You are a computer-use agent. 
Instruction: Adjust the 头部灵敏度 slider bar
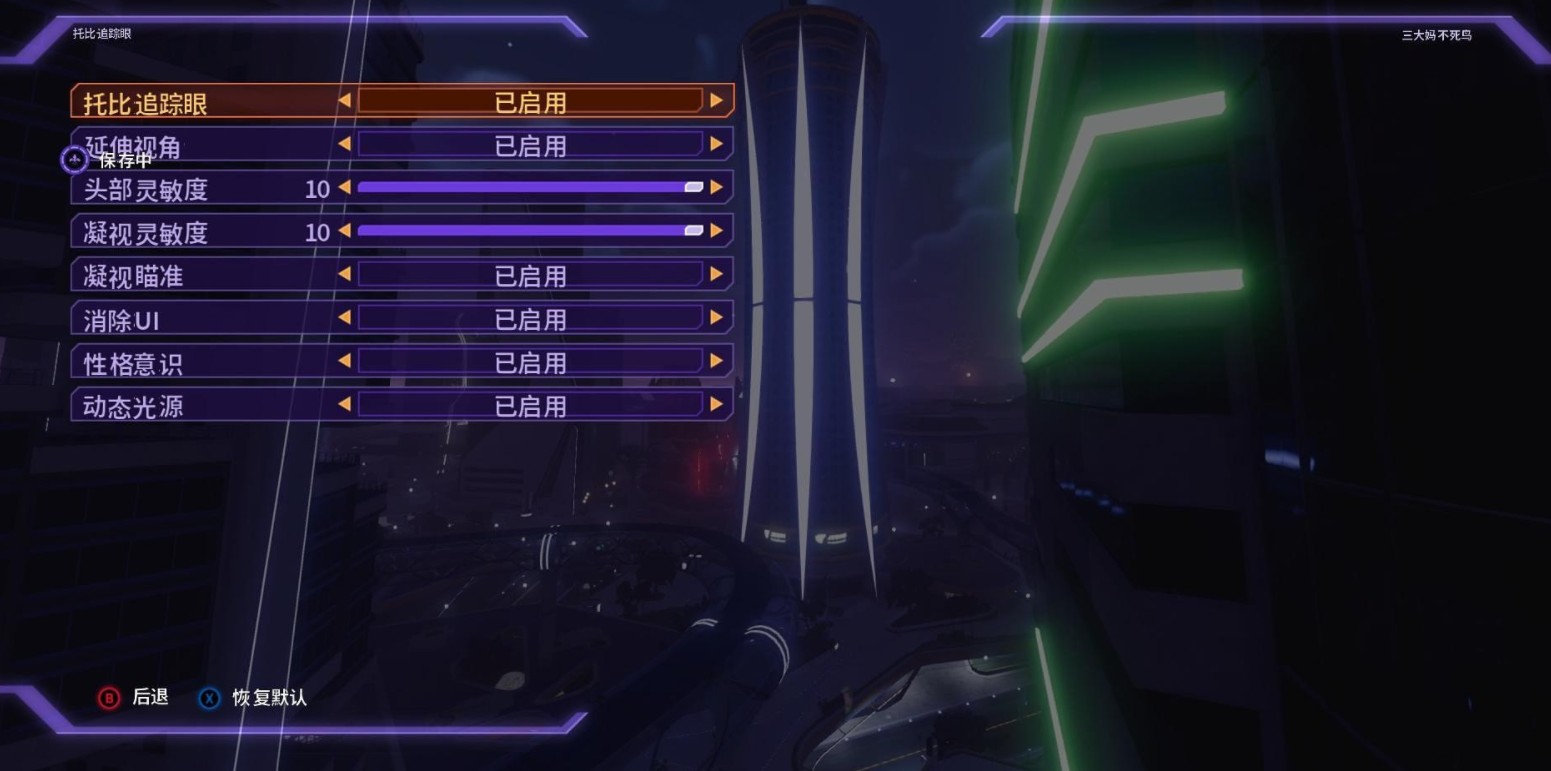(530, 187)
